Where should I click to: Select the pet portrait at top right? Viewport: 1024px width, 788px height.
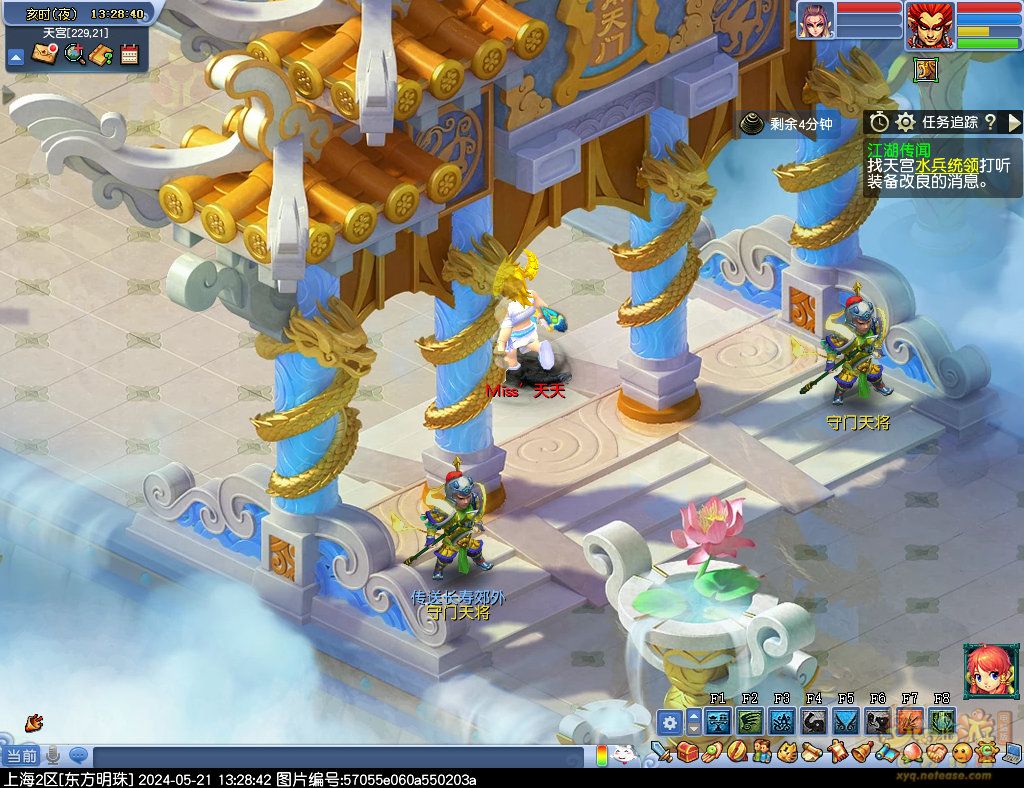815,21
